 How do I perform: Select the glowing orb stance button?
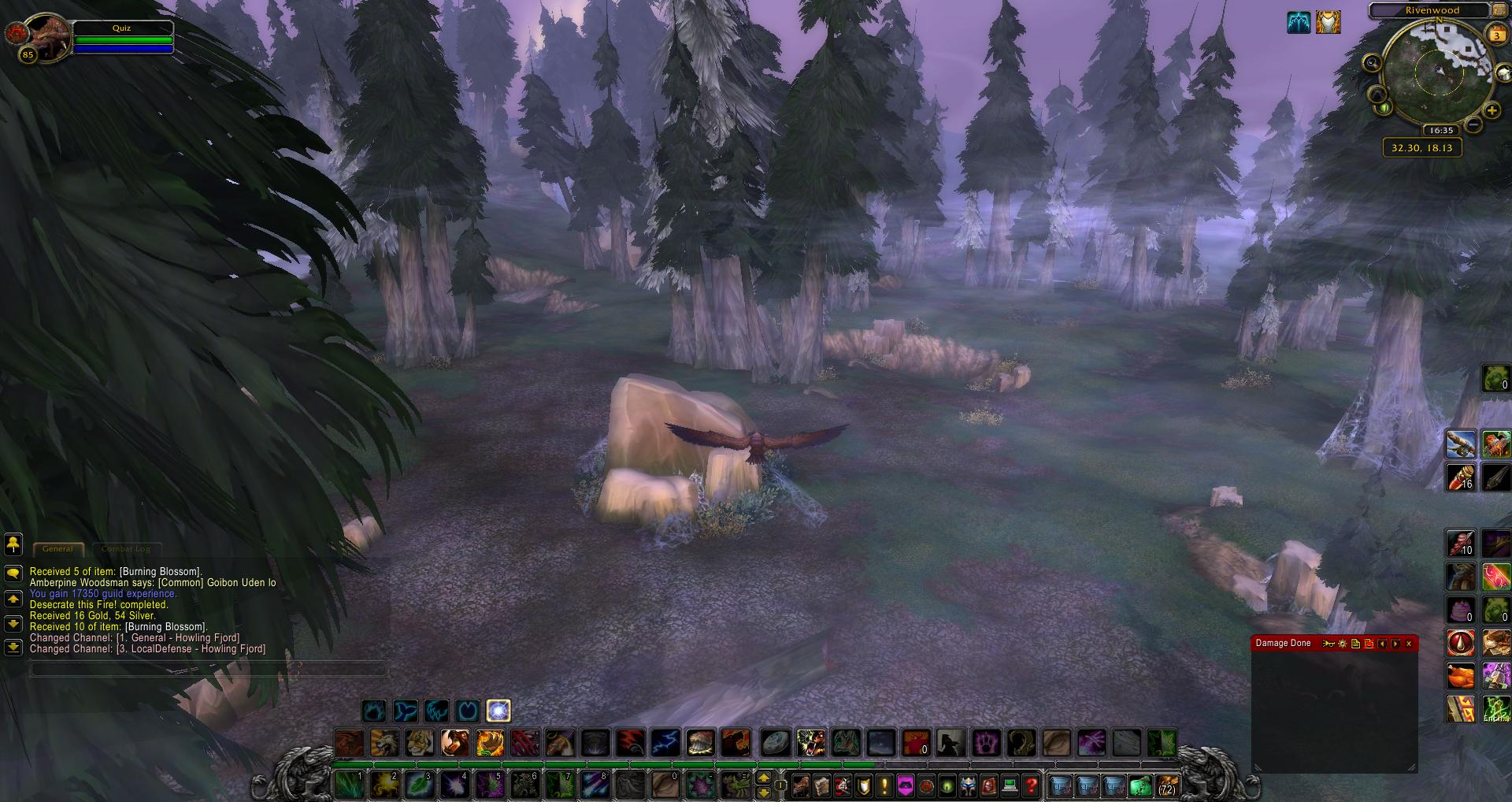pos(498,711)
